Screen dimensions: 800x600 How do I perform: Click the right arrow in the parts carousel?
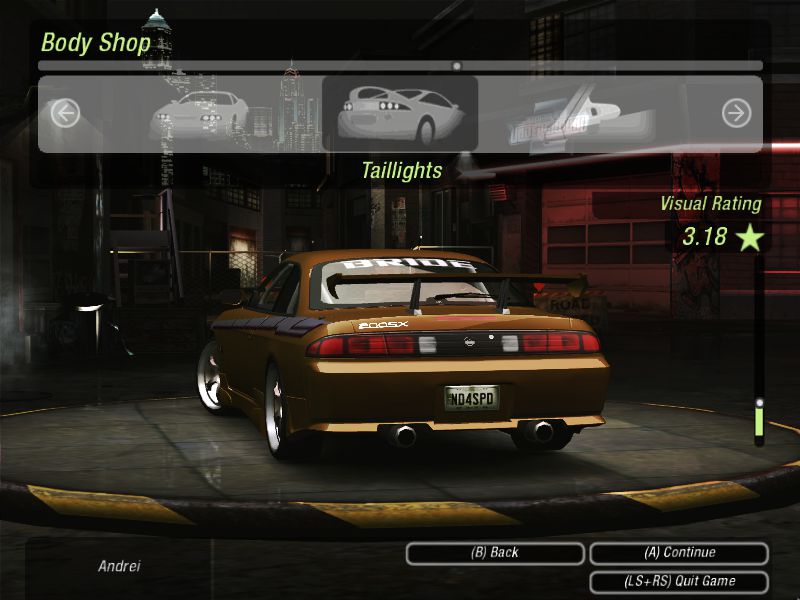pos(736,113)
